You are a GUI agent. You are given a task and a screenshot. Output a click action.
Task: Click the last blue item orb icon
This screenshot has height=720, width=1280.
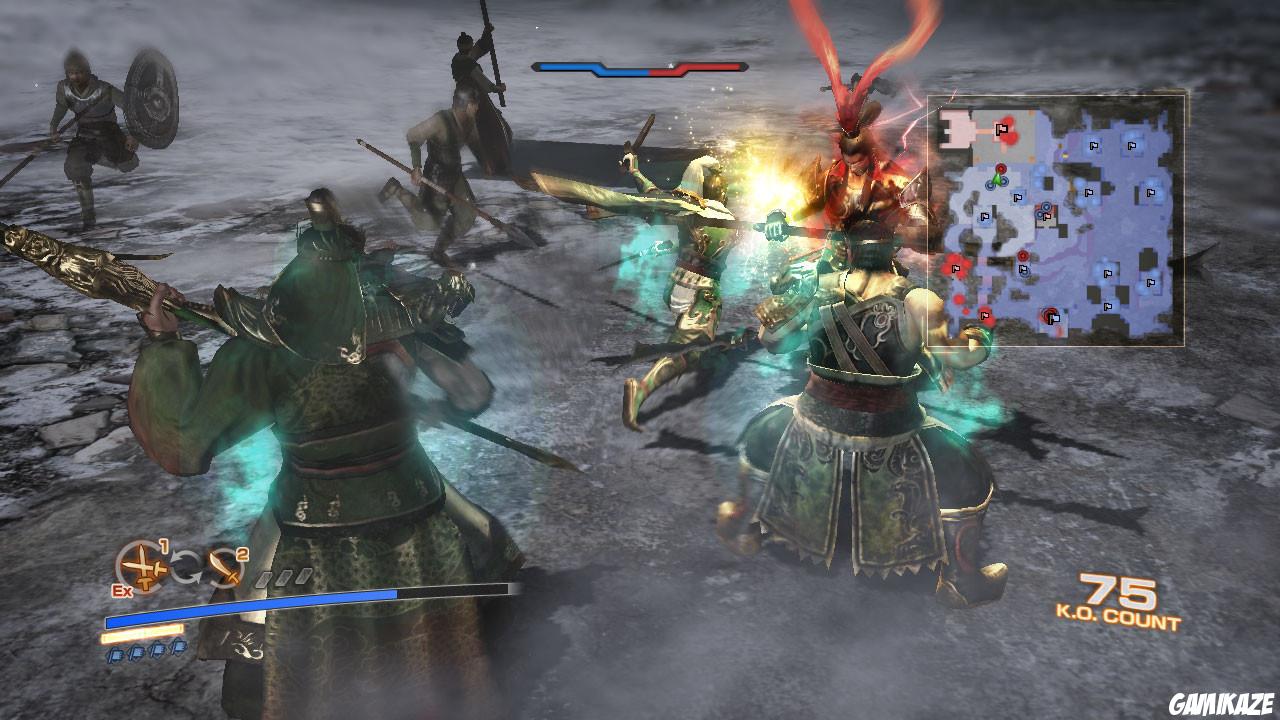point(180,649)
